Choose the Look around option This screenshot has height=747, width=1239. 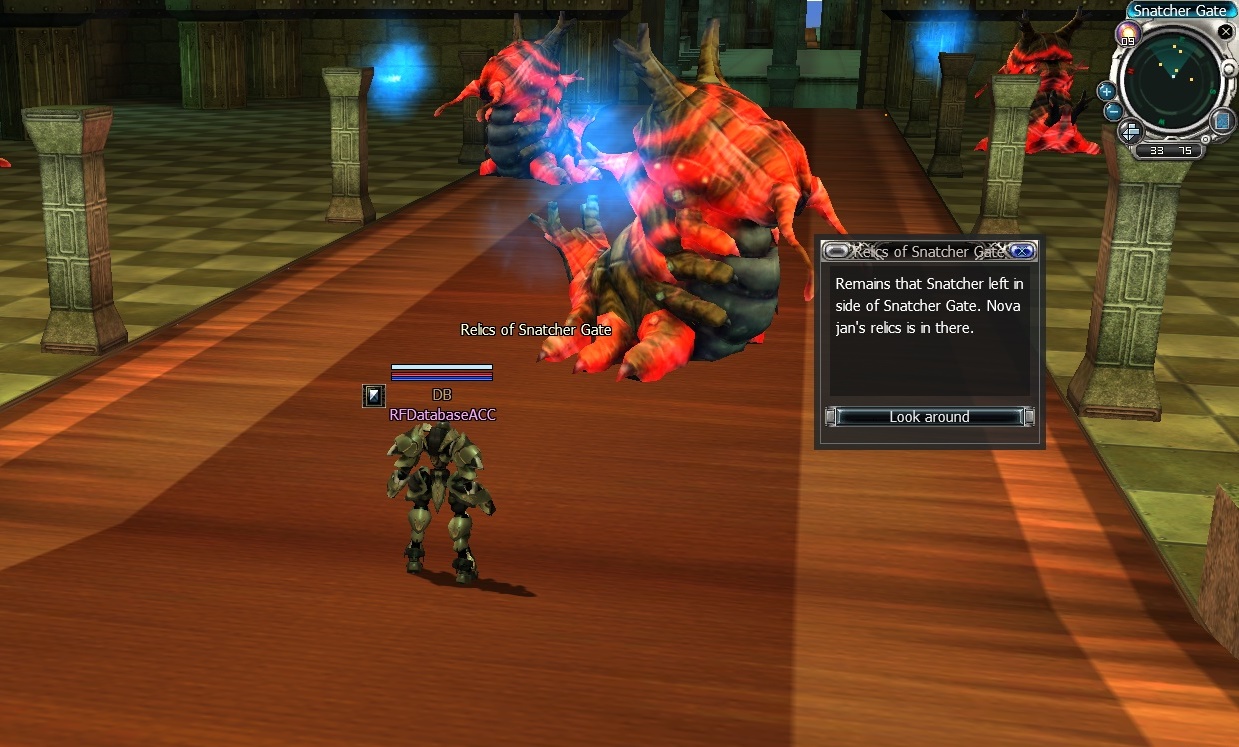pyautogui.click(x=929, y=417)
